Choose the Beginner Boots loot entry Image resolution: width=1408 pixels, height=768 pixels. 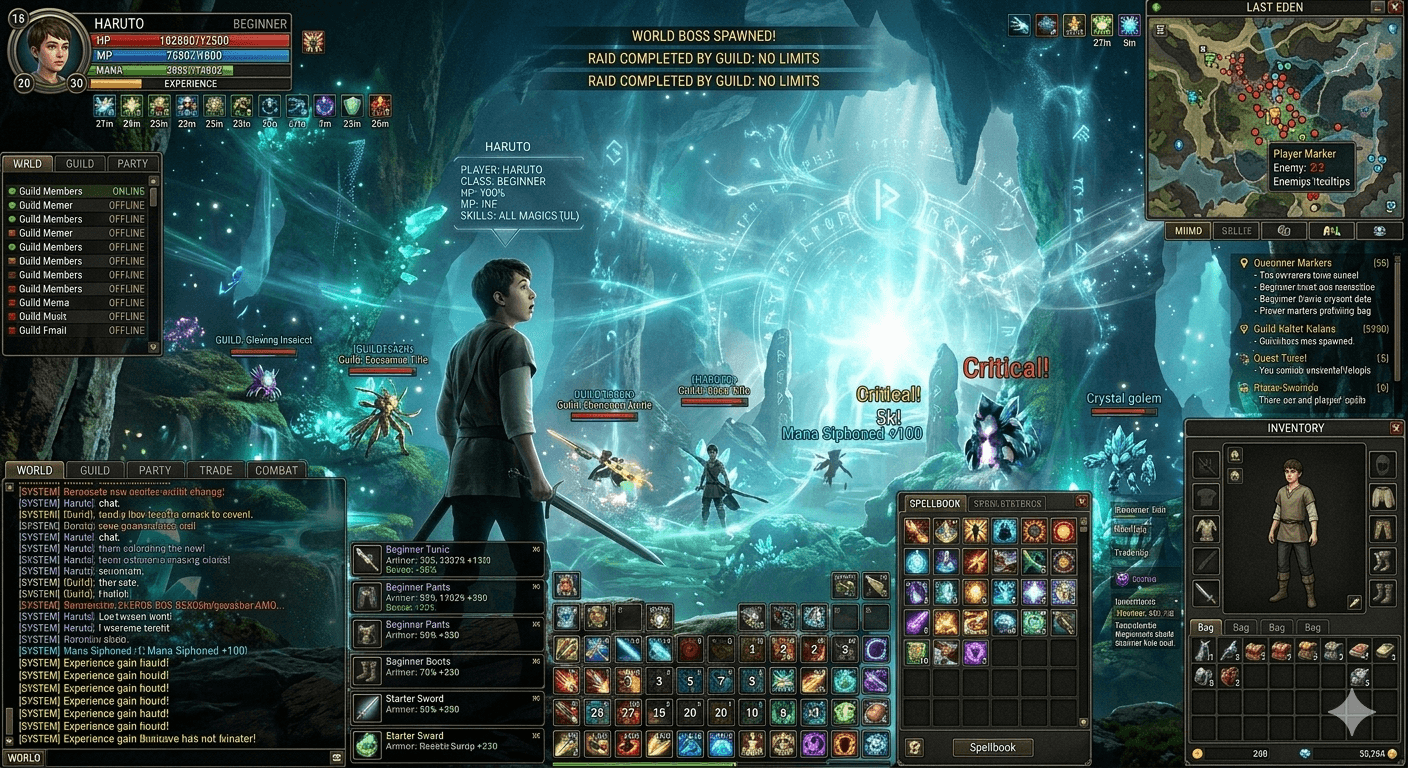click(x=447, y=671)
